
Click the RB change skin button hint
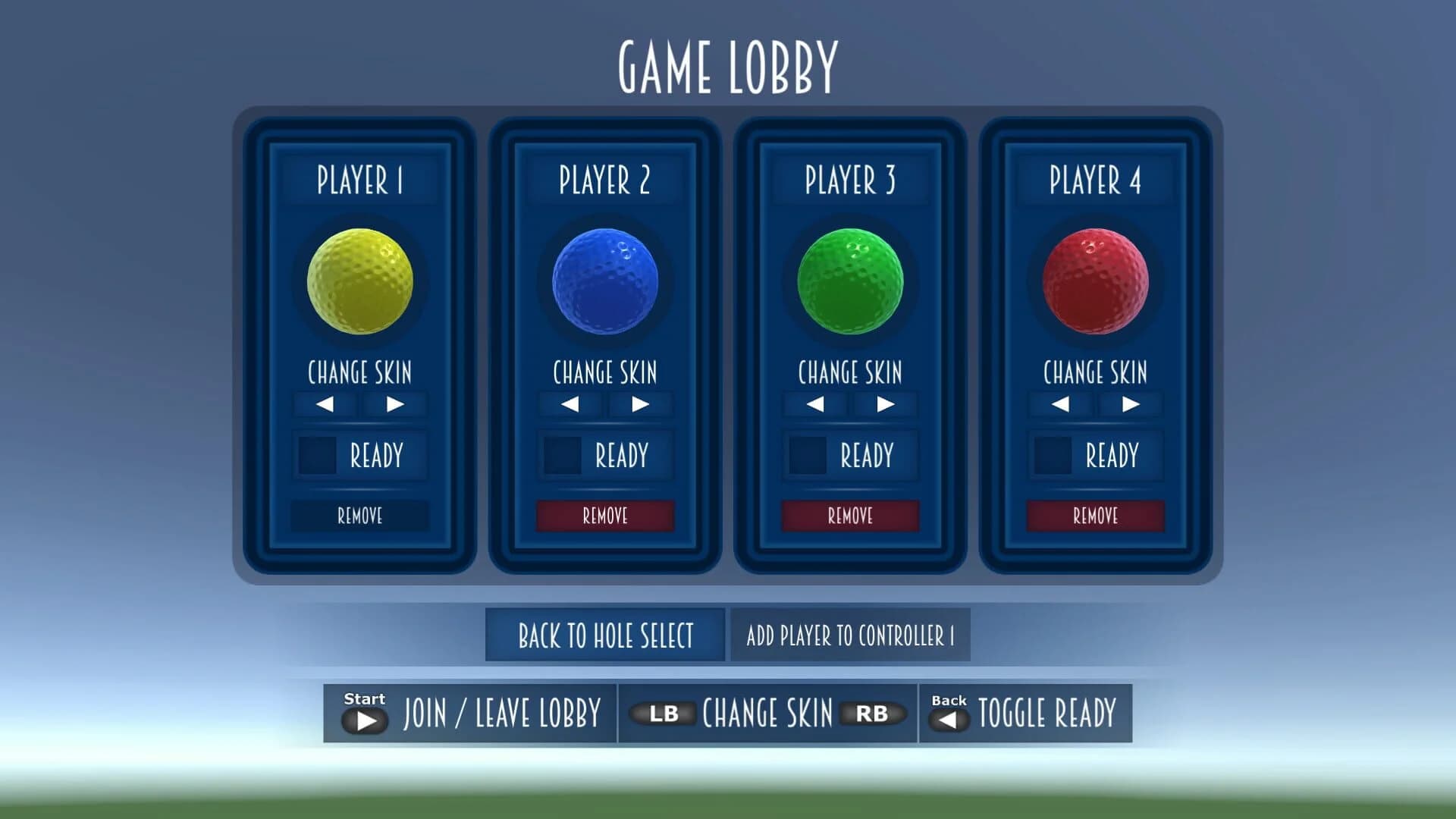tap(873, 713)
